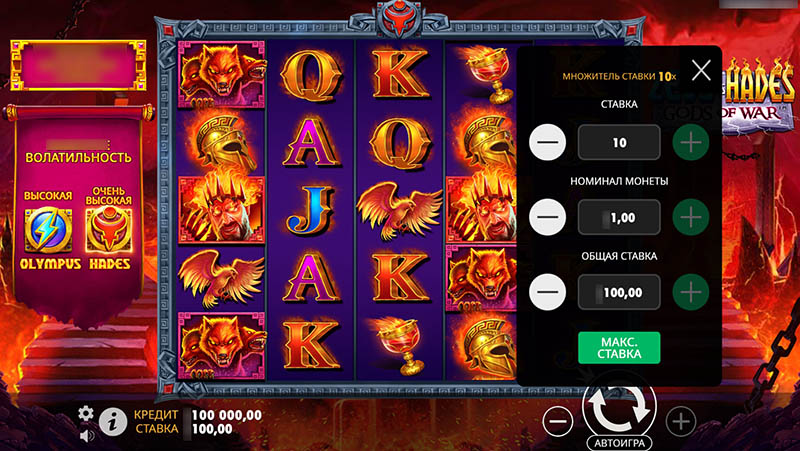
Task: Select the Olympus high volatility mode
Action: click(x=48, y=231)
